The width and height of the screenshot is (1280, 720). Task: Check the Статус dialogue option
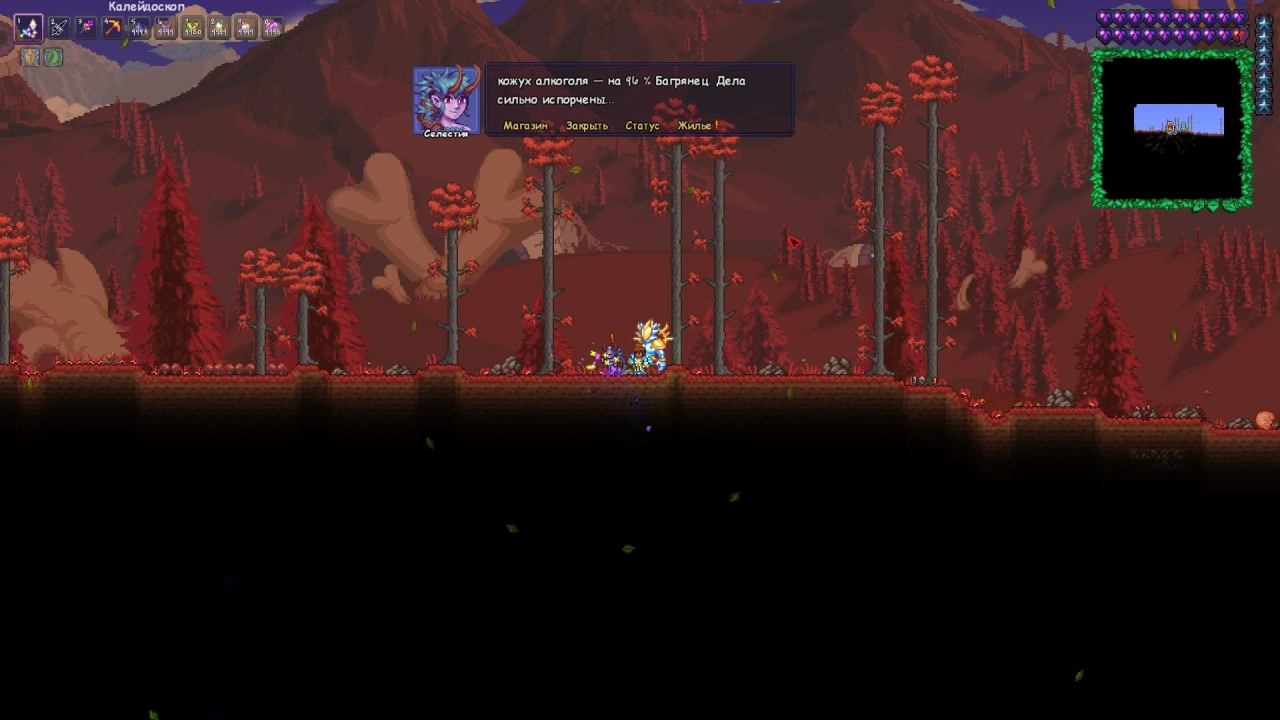[x=642, y=126]
